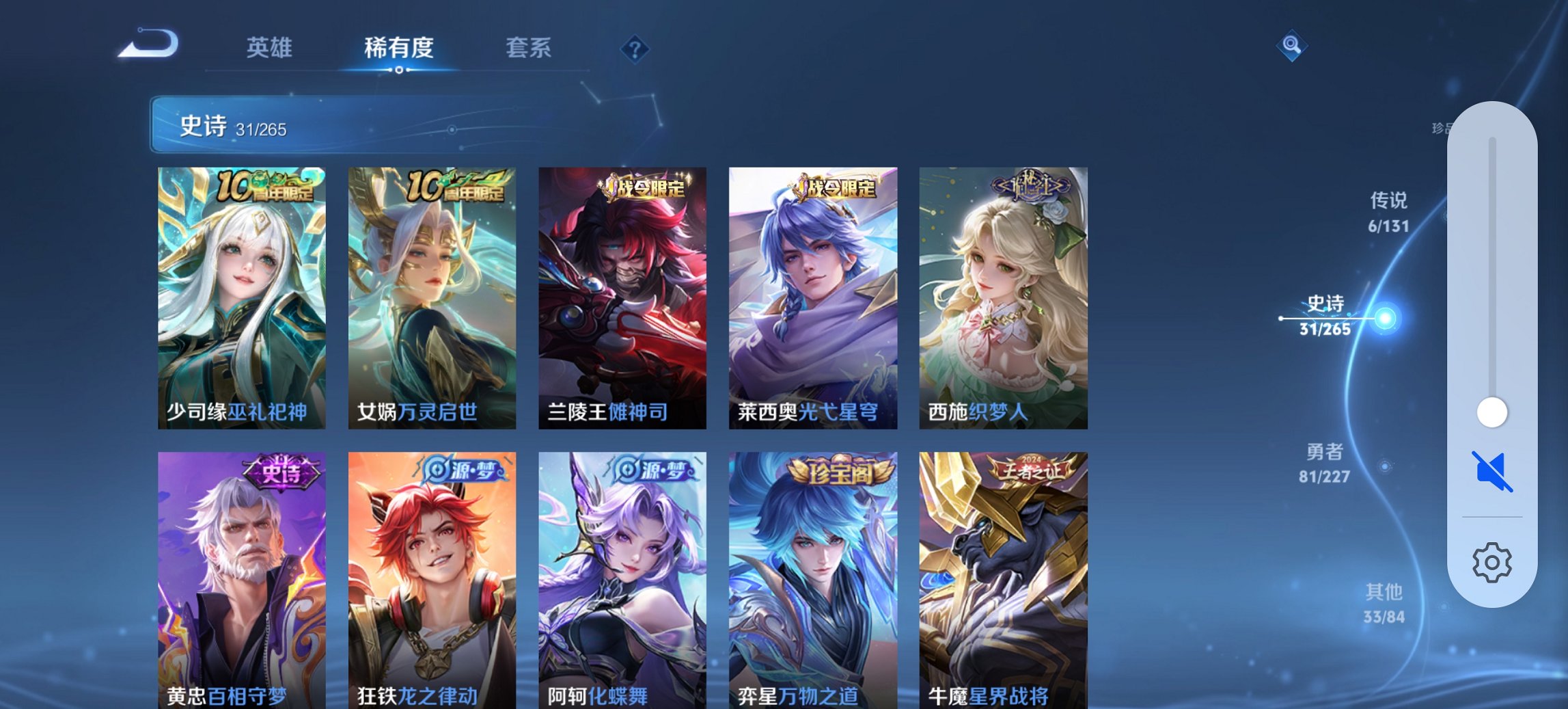Click the help question mark icon
Screen dimensions: 1568x709
tap(634, 48)
